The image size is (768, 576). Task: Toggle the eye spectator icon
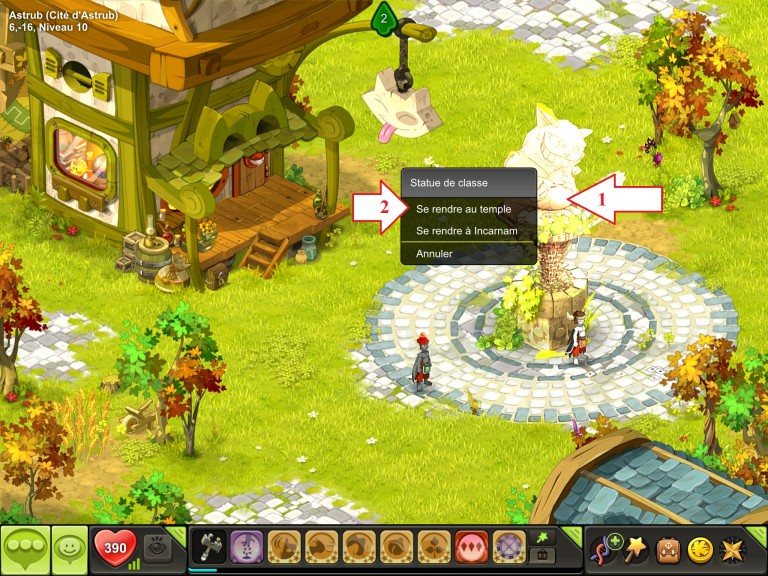(x=157, y=548)
